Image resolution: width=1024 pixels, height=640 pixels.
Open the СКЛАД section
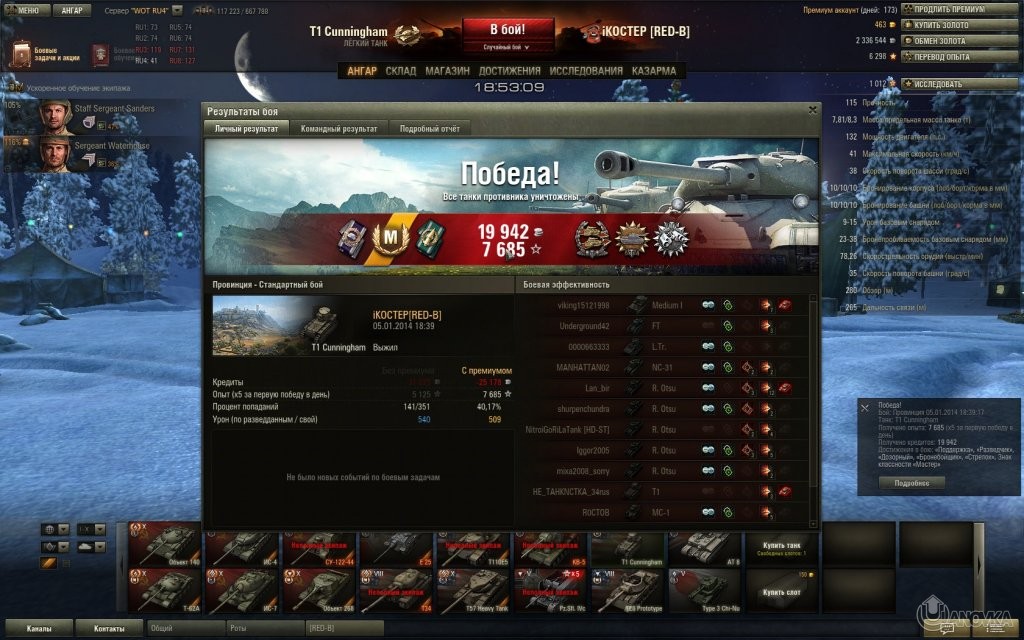click(x=401, y=71)
